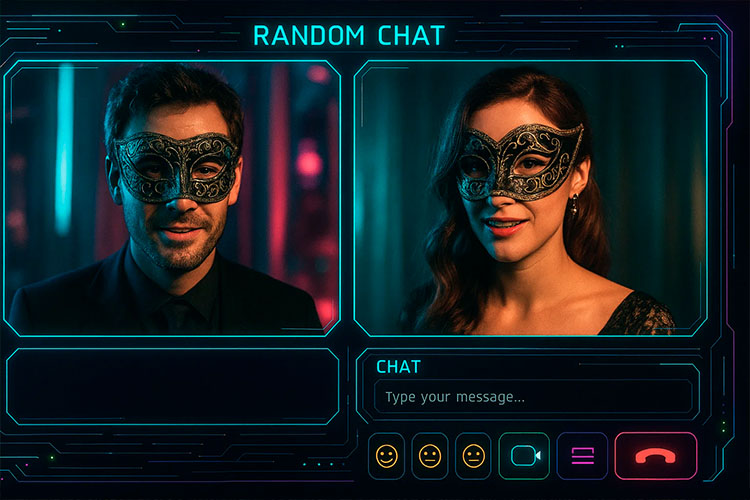Send the smiling face emoji

pos(386,456)
